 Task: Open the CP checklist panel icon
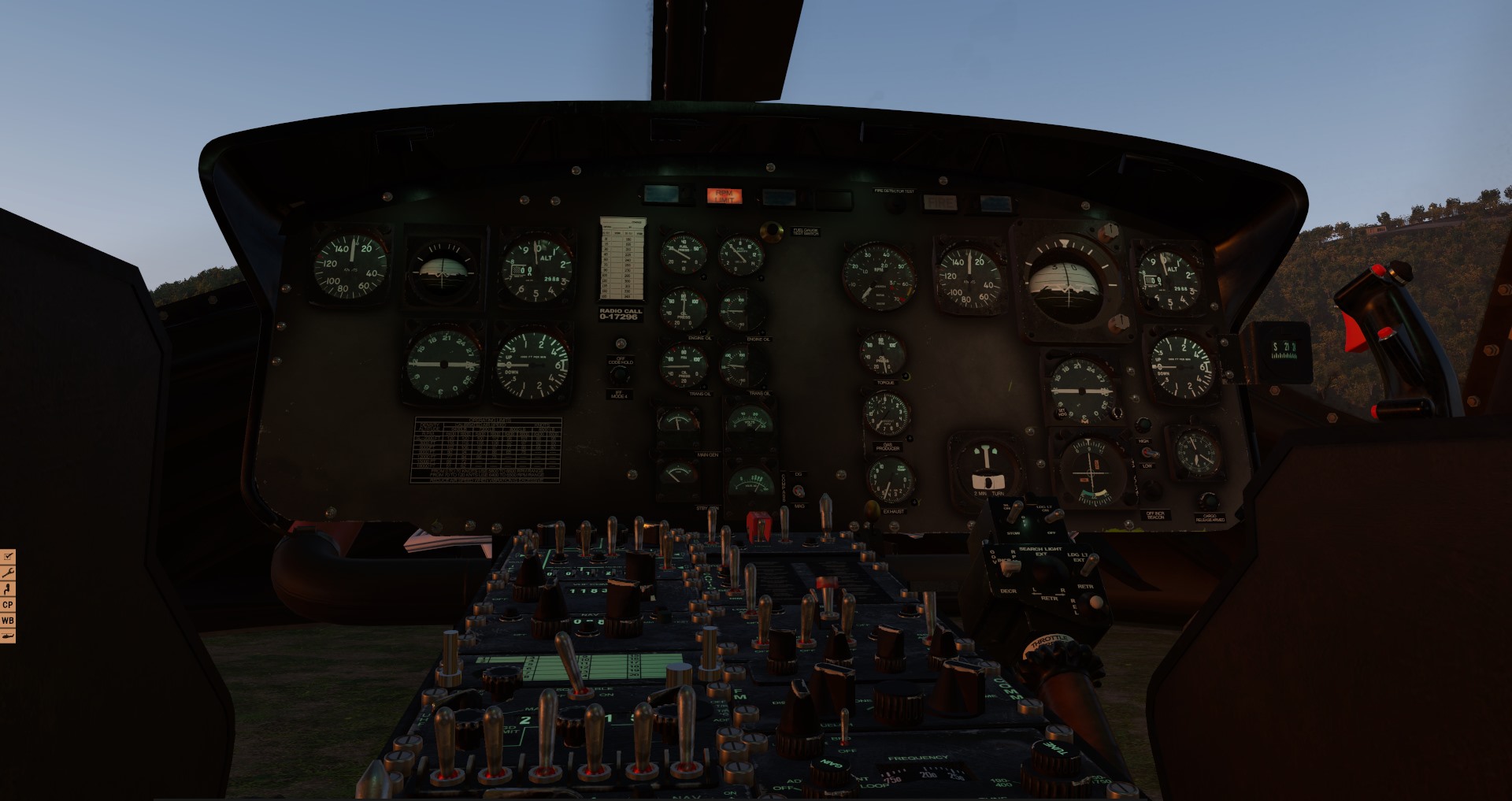tap(8, 604)
